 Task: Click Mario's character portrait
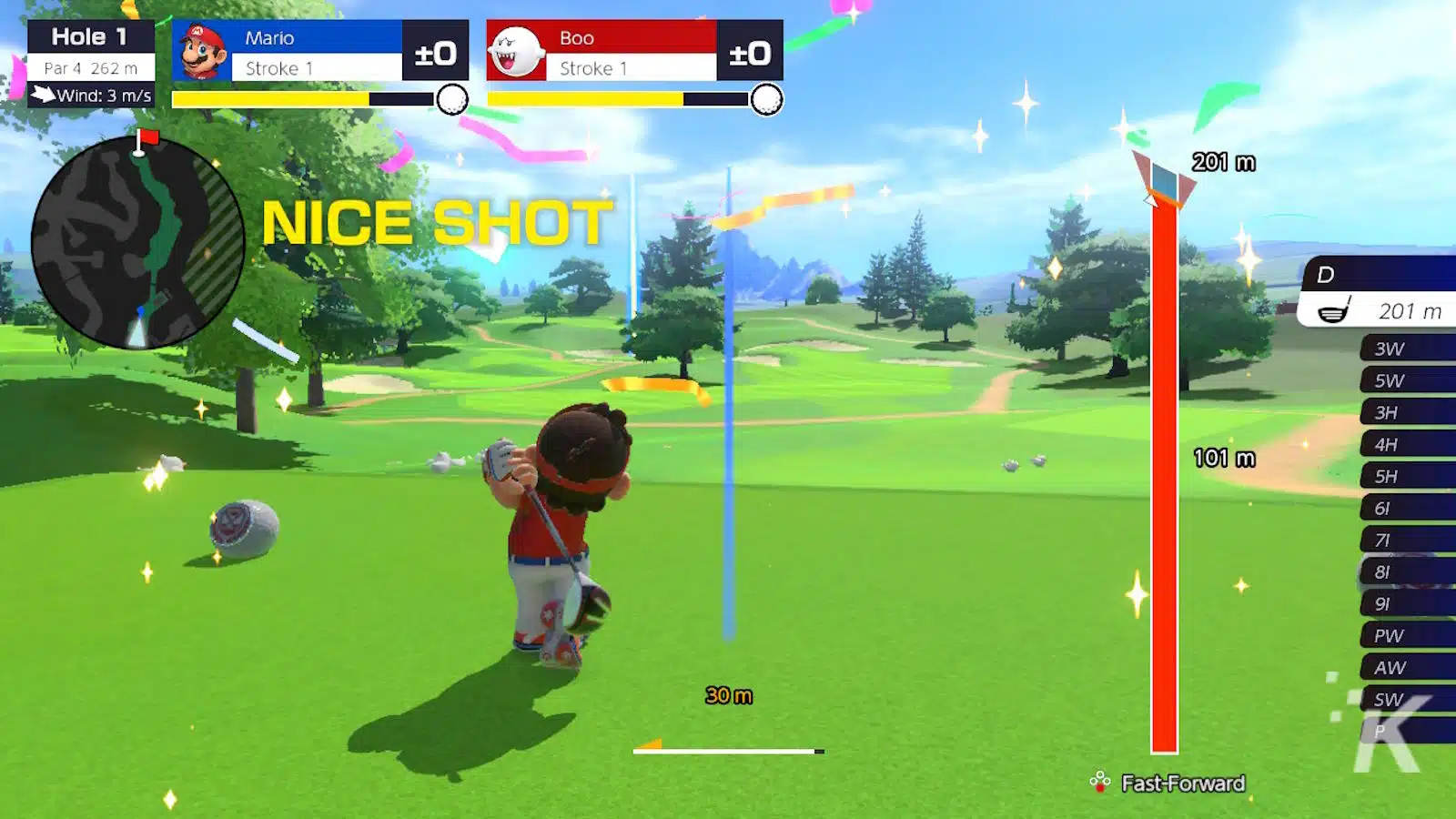[202, 52]
